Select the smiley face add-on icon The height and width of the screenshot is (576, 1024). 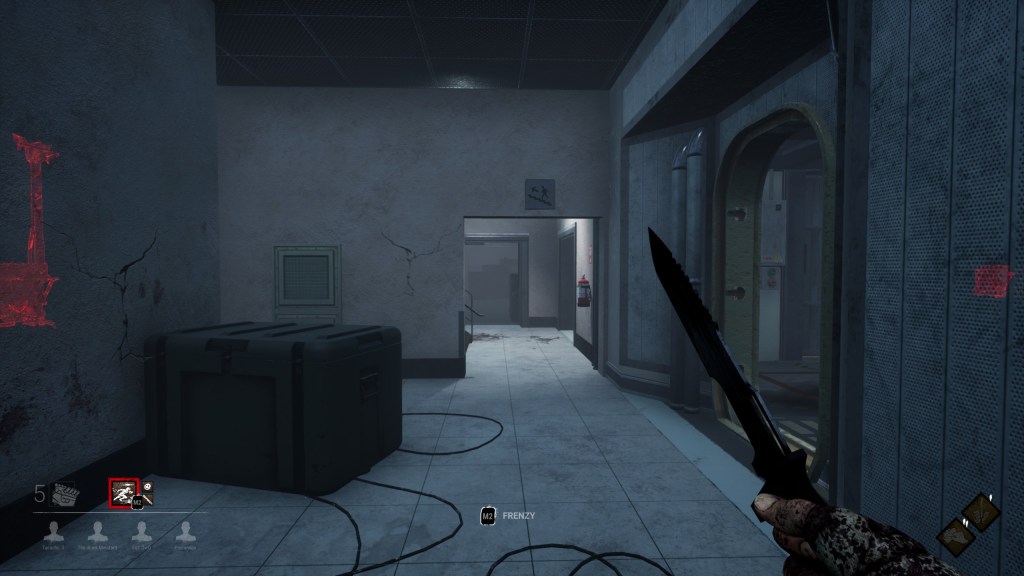pos(147,488)
